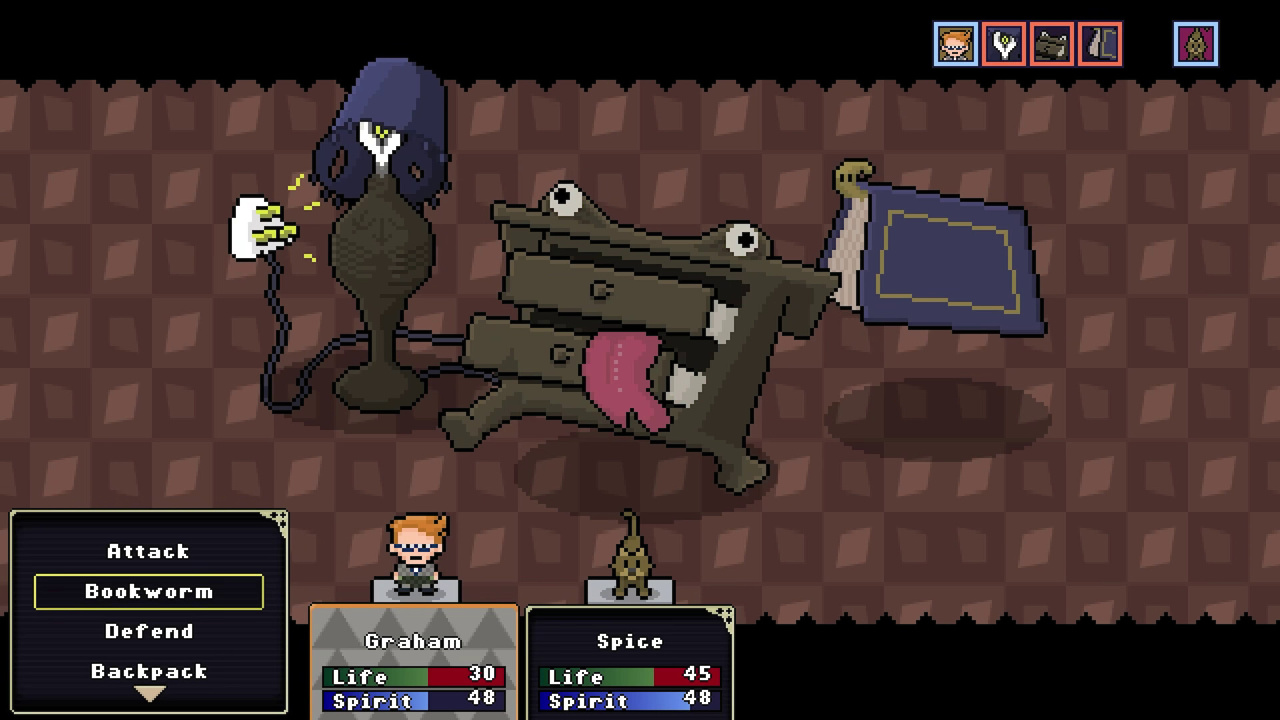Click the lamp enemy turn-order icon
The height and width of the screenshot is (720, 1280).
tap(1004, 44)
